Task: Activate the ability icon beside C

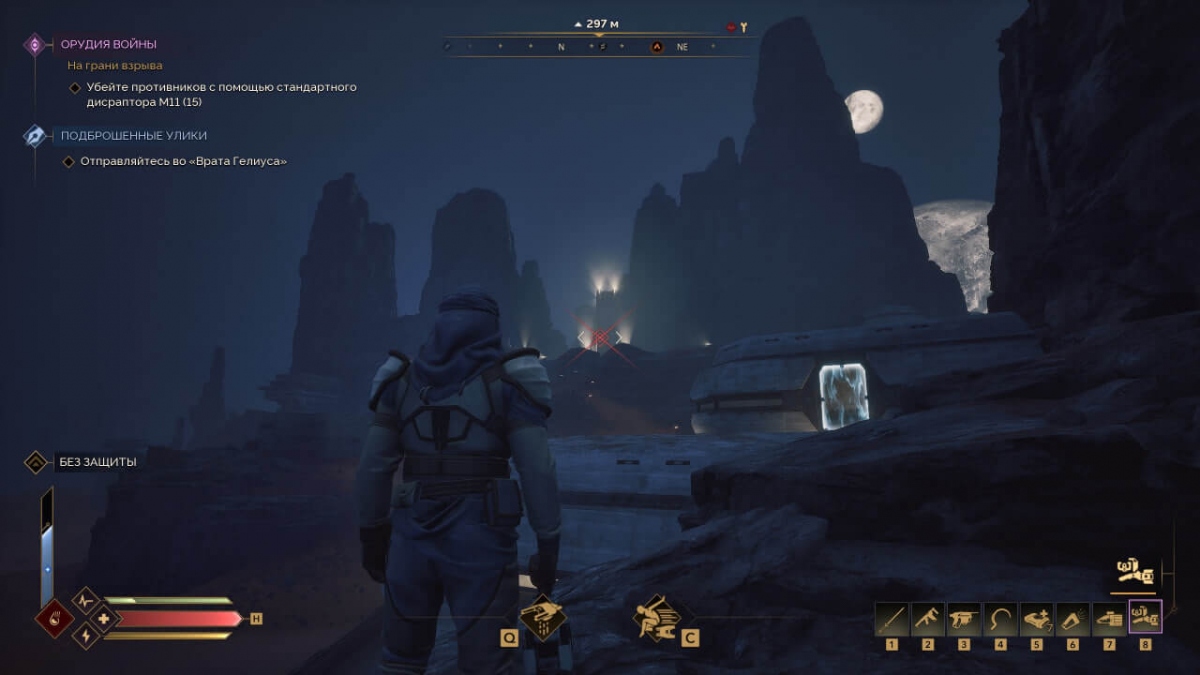Action: 657,617
